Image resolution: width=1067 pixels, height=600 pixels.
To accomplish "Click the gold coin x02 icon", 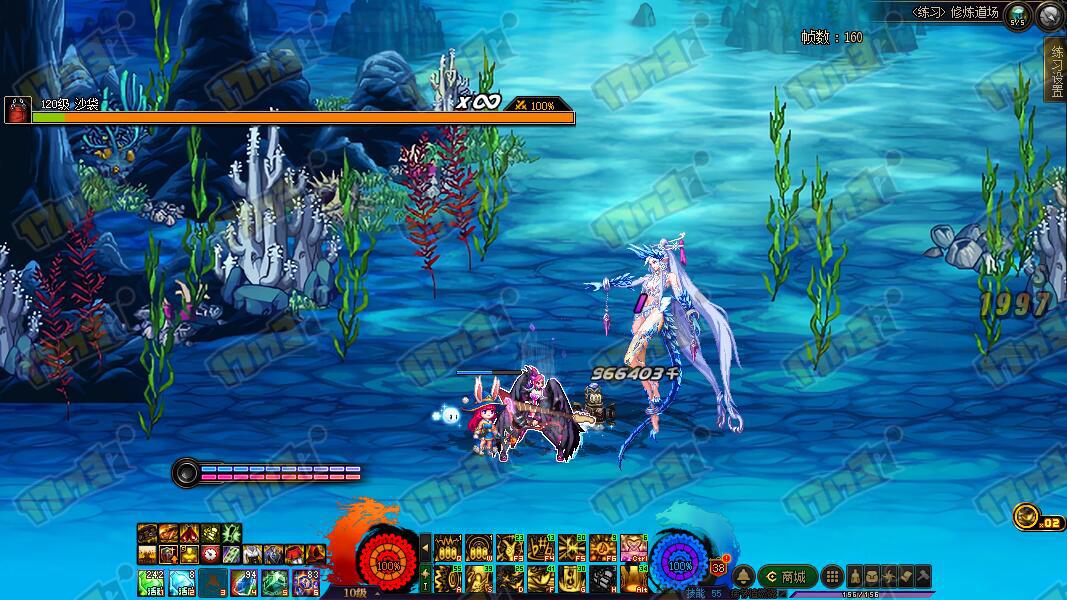I will [x=1025, y=516].
